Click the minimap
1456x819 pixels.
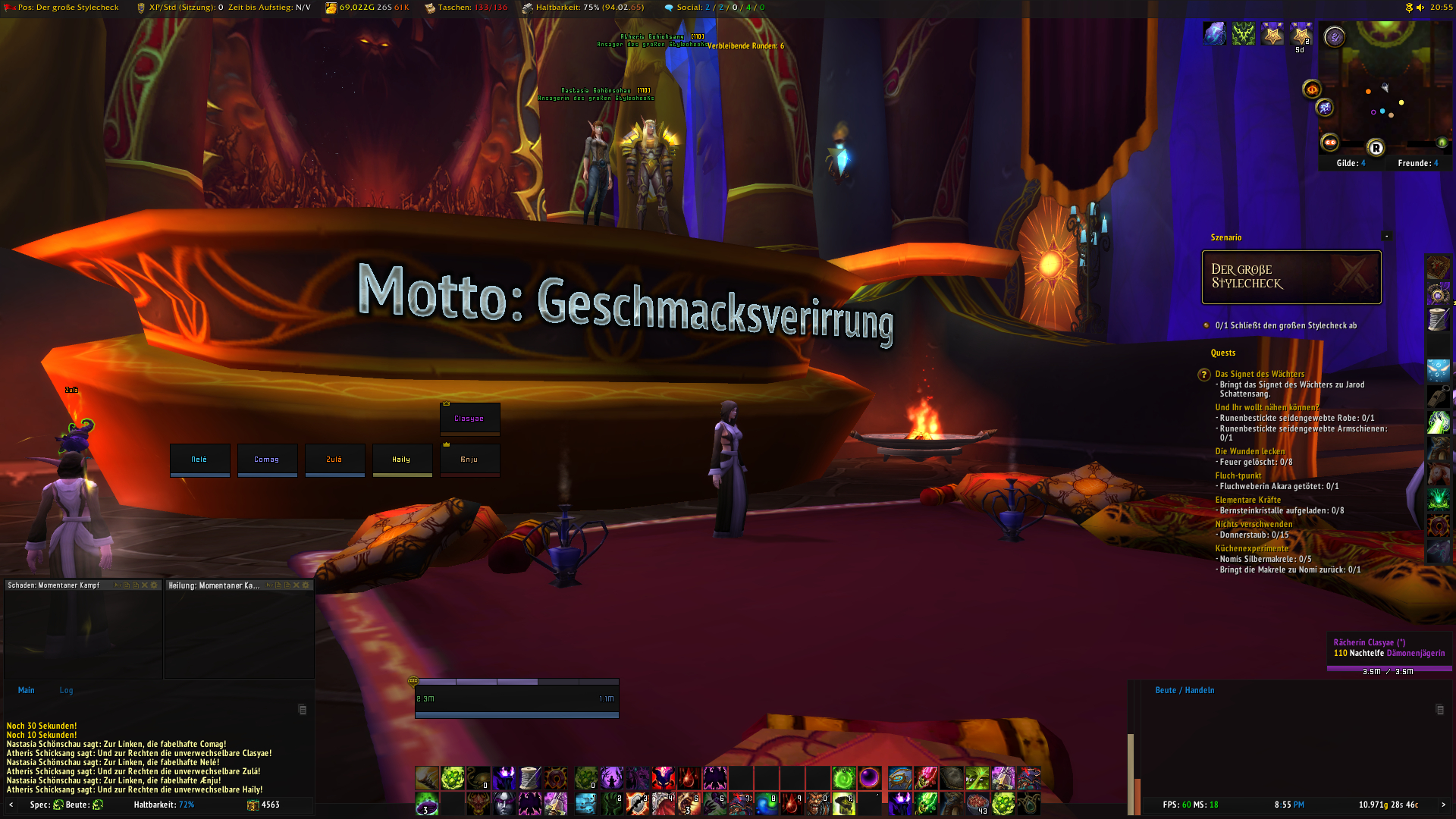click(x=1385, y=91)
